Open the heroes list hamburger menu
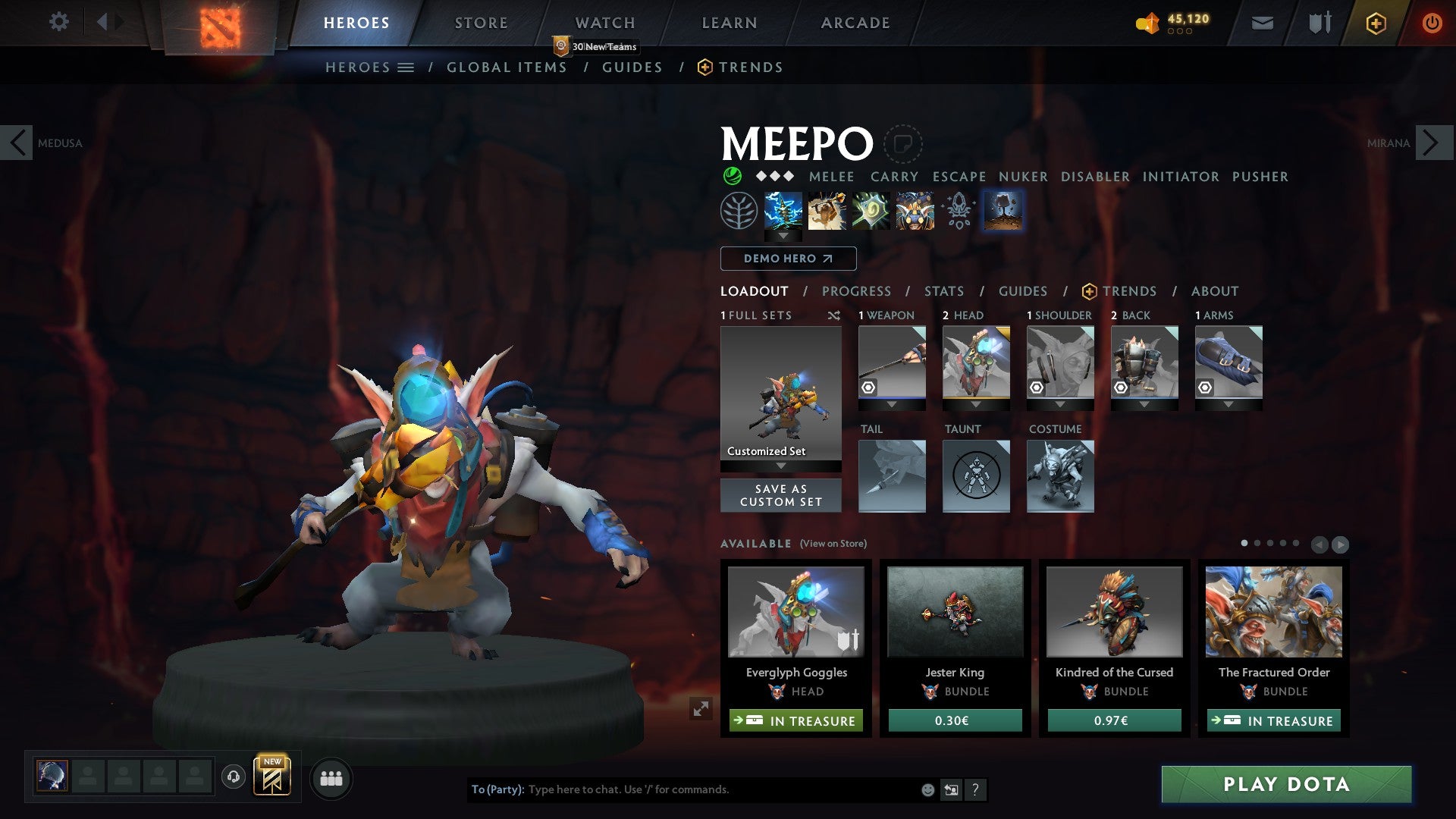The image size is (1456, 819). [x=406, y=67]
